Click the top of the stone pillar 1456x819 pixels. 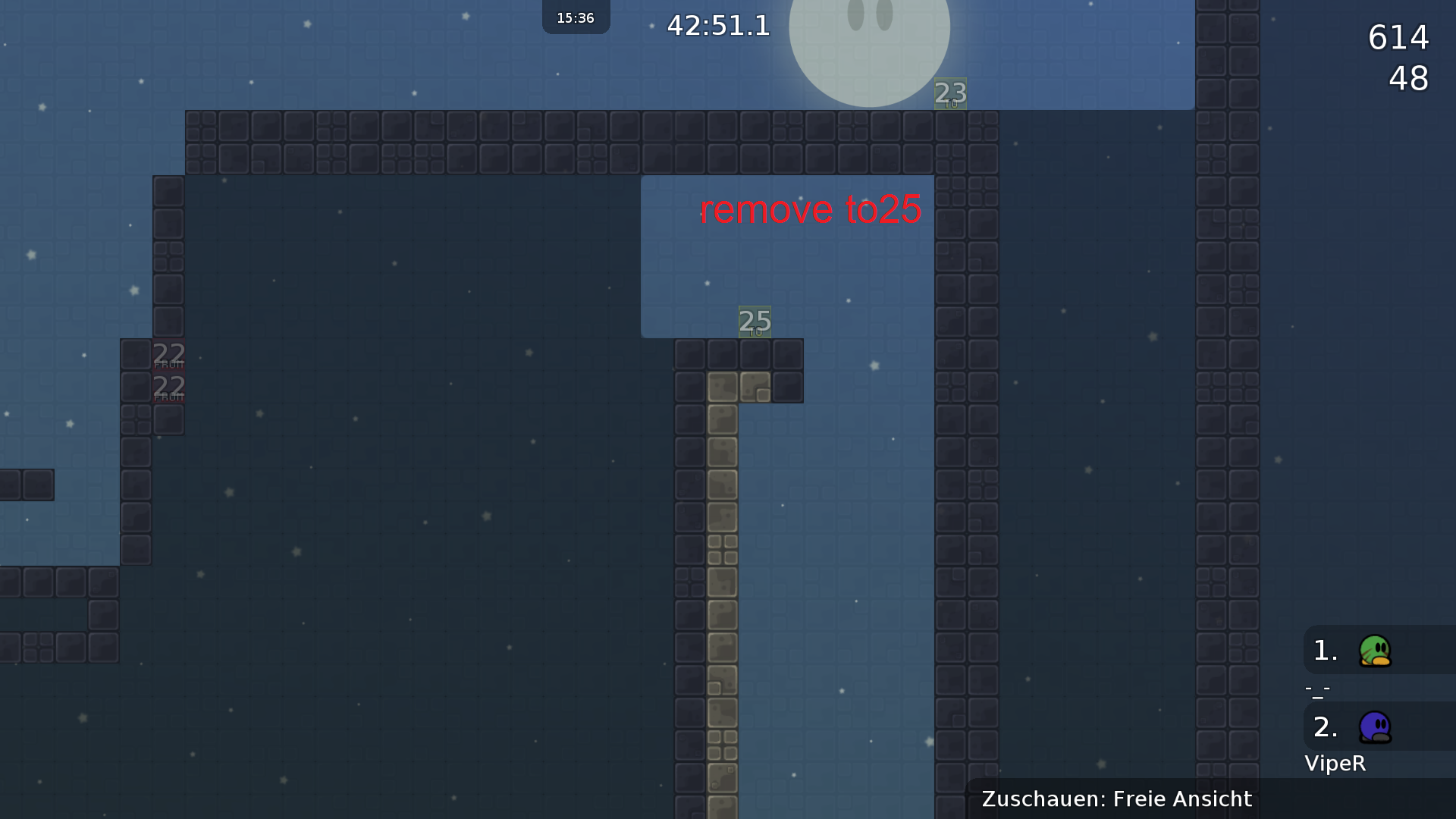pos(723,388)
